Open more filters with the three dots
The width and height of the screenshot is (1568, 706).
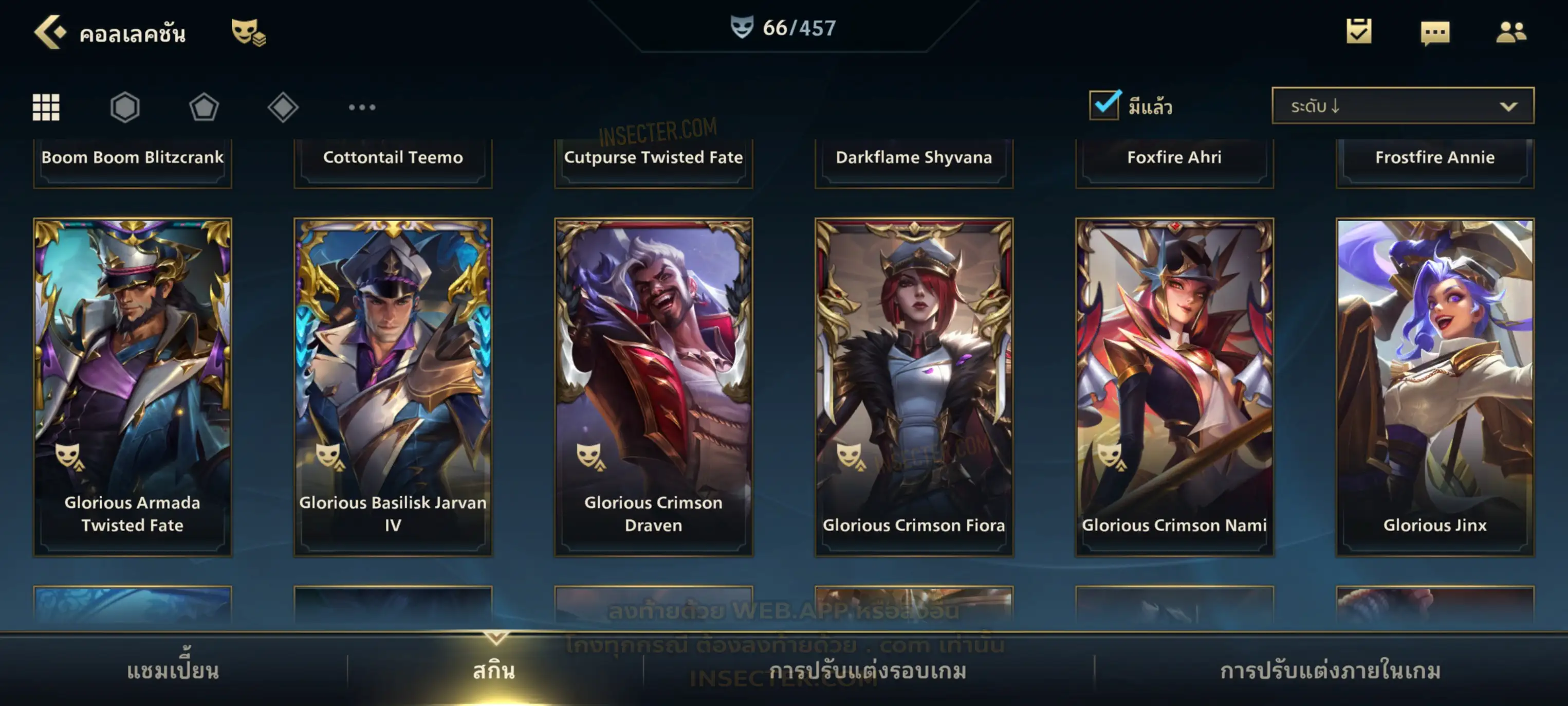tap(362, 107)
